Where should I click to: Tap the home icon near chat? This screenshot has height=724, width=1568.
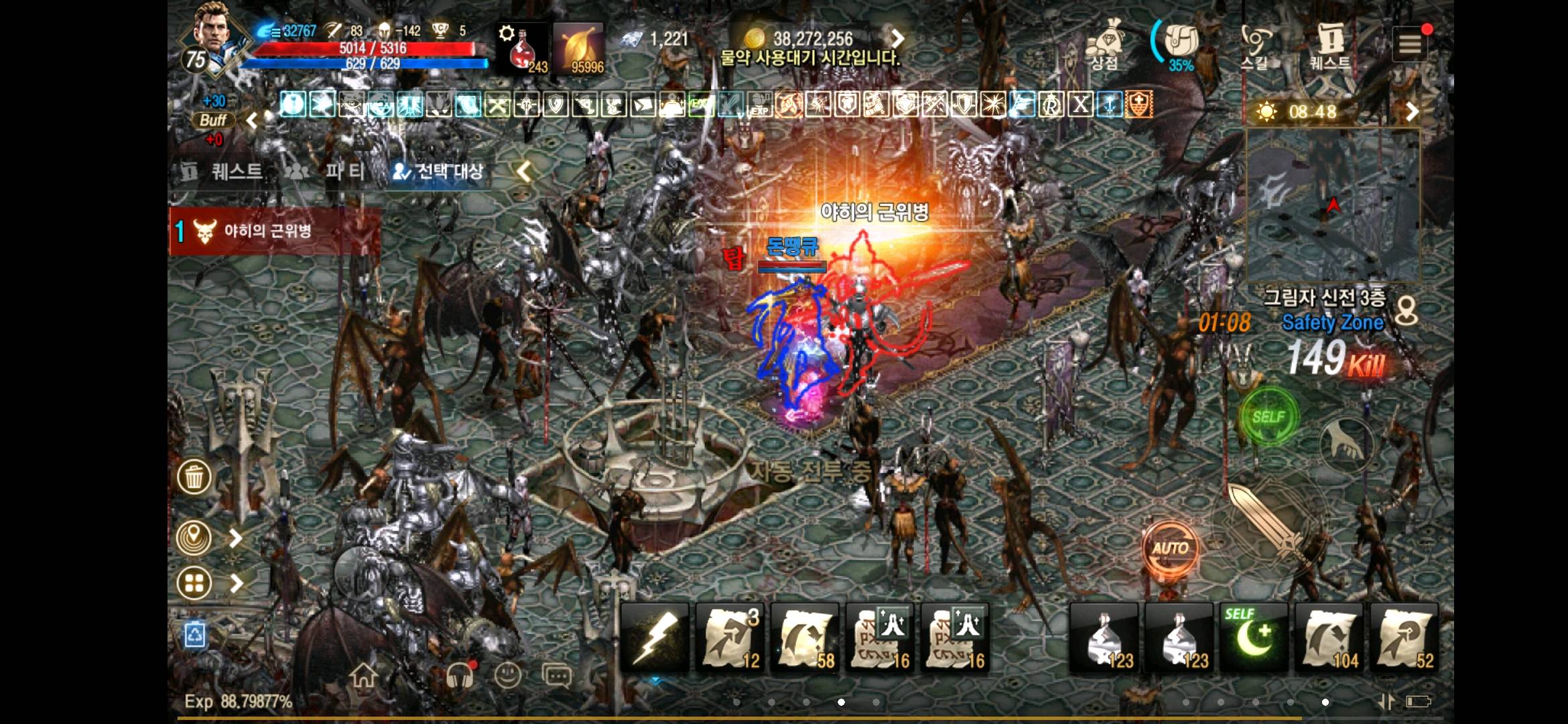point(363,677)
